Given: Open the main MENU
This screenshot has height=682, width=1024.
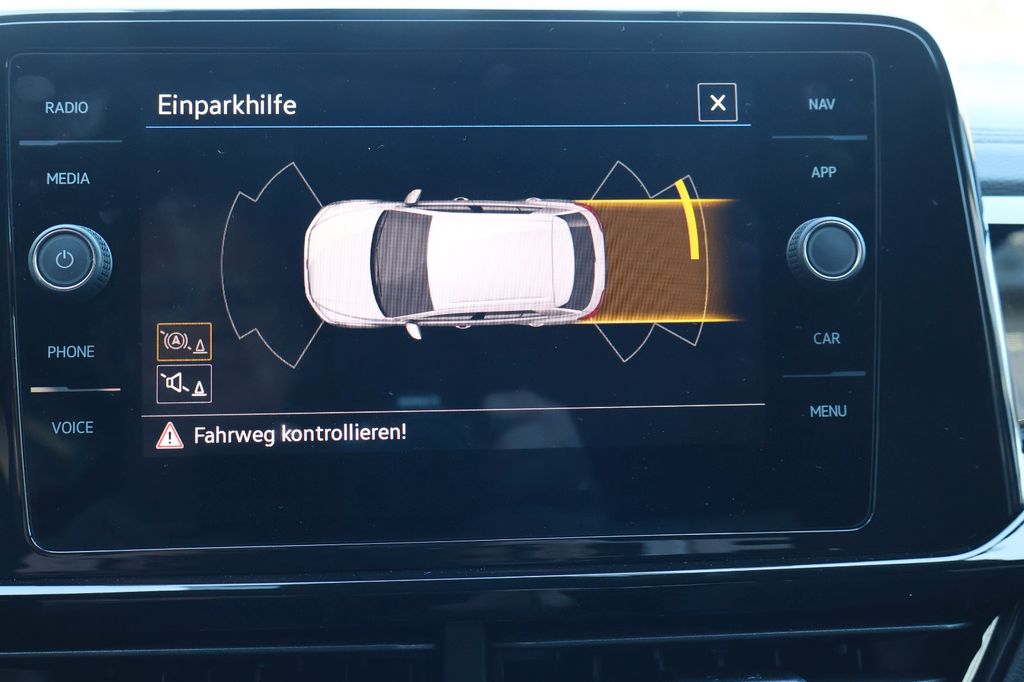Looking at the screenshot, I should click(828, 411).
